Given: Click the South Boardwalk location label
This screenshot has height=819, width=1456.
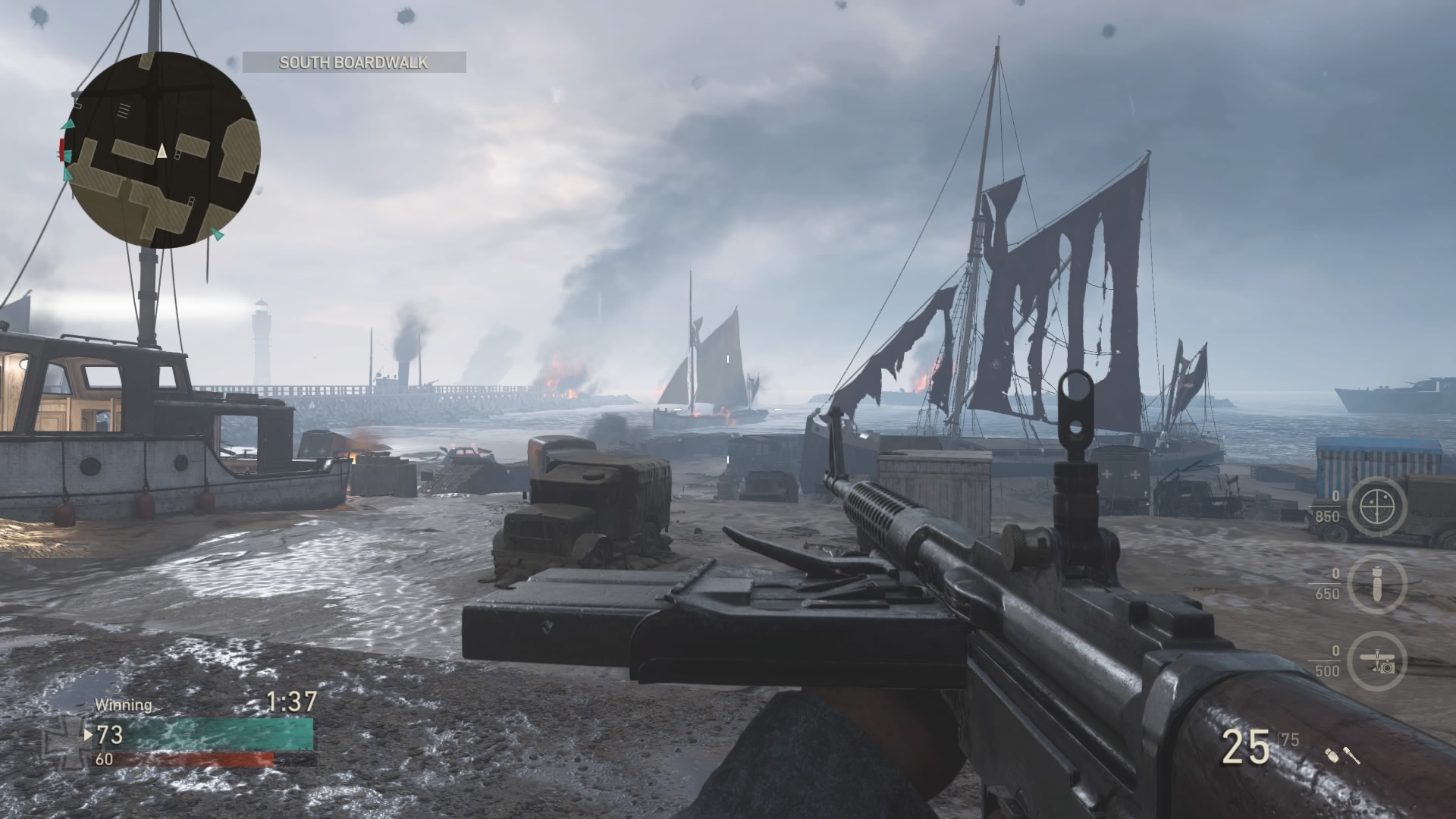Looking at the screenshot, I should [354, 62].
